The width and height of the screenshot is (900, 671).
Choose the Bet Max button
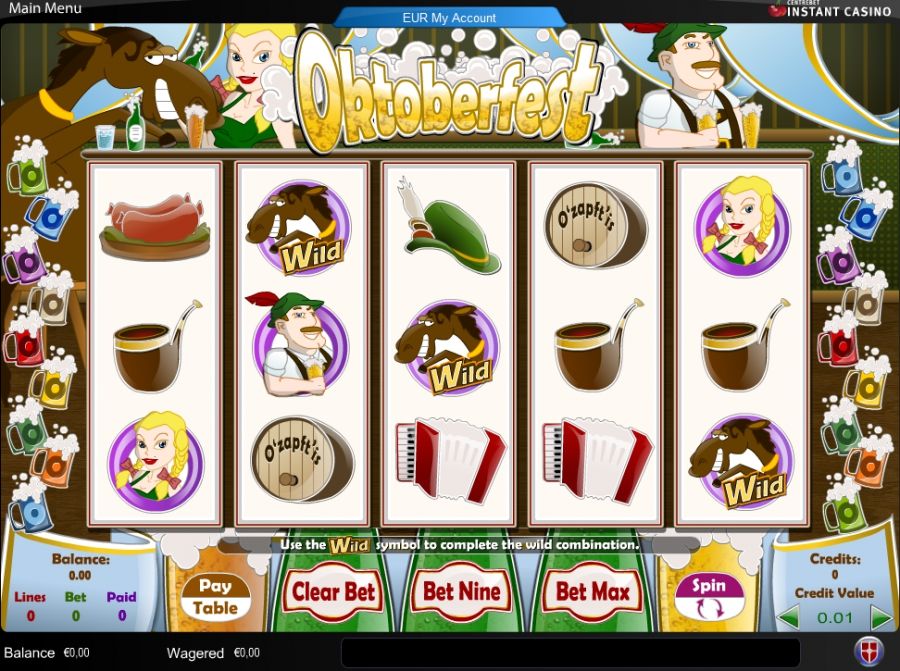(x=593, y=592)
